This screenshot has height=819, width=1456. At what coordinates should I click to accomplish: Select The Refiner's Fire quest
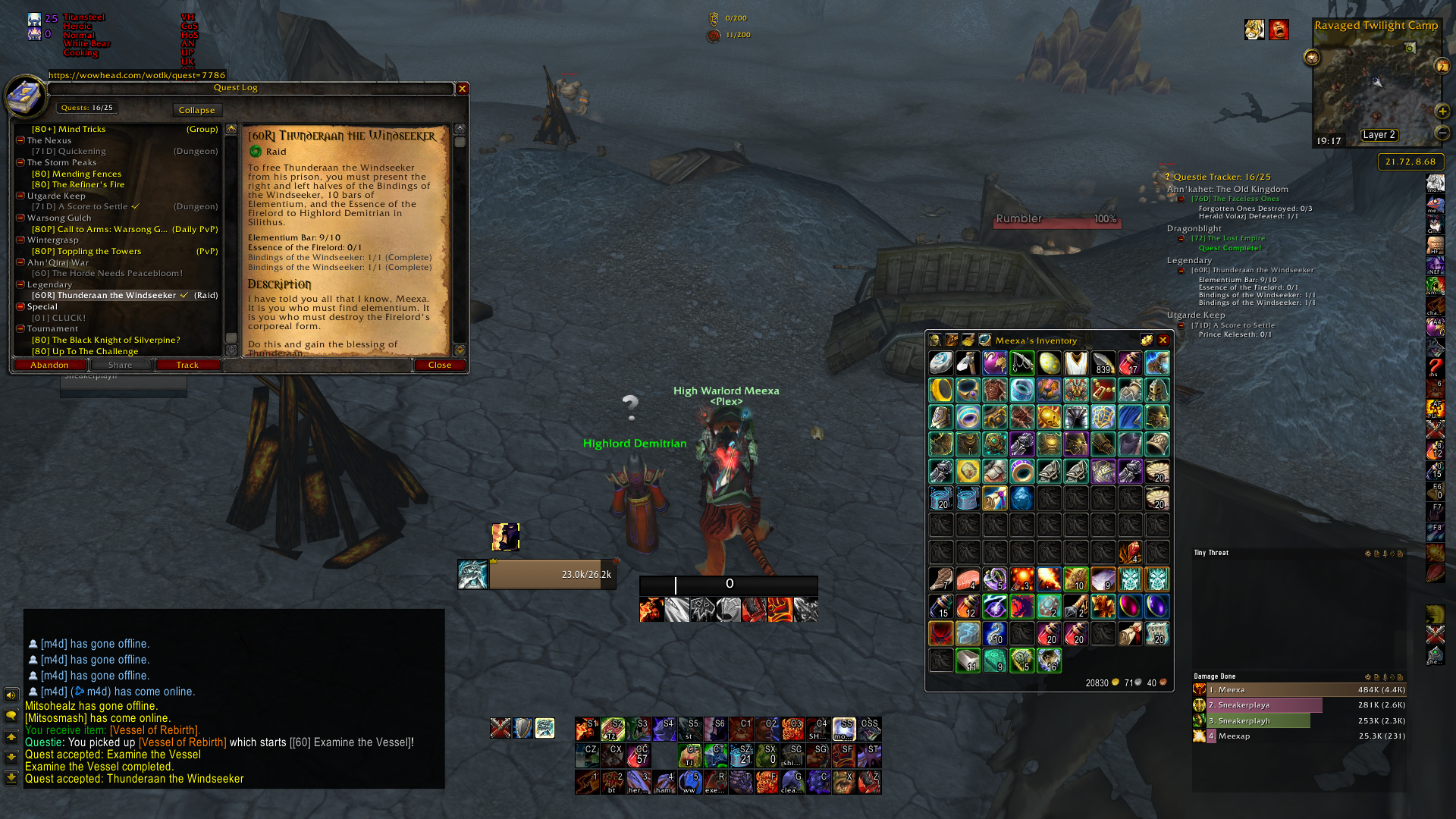click(78, 184)
